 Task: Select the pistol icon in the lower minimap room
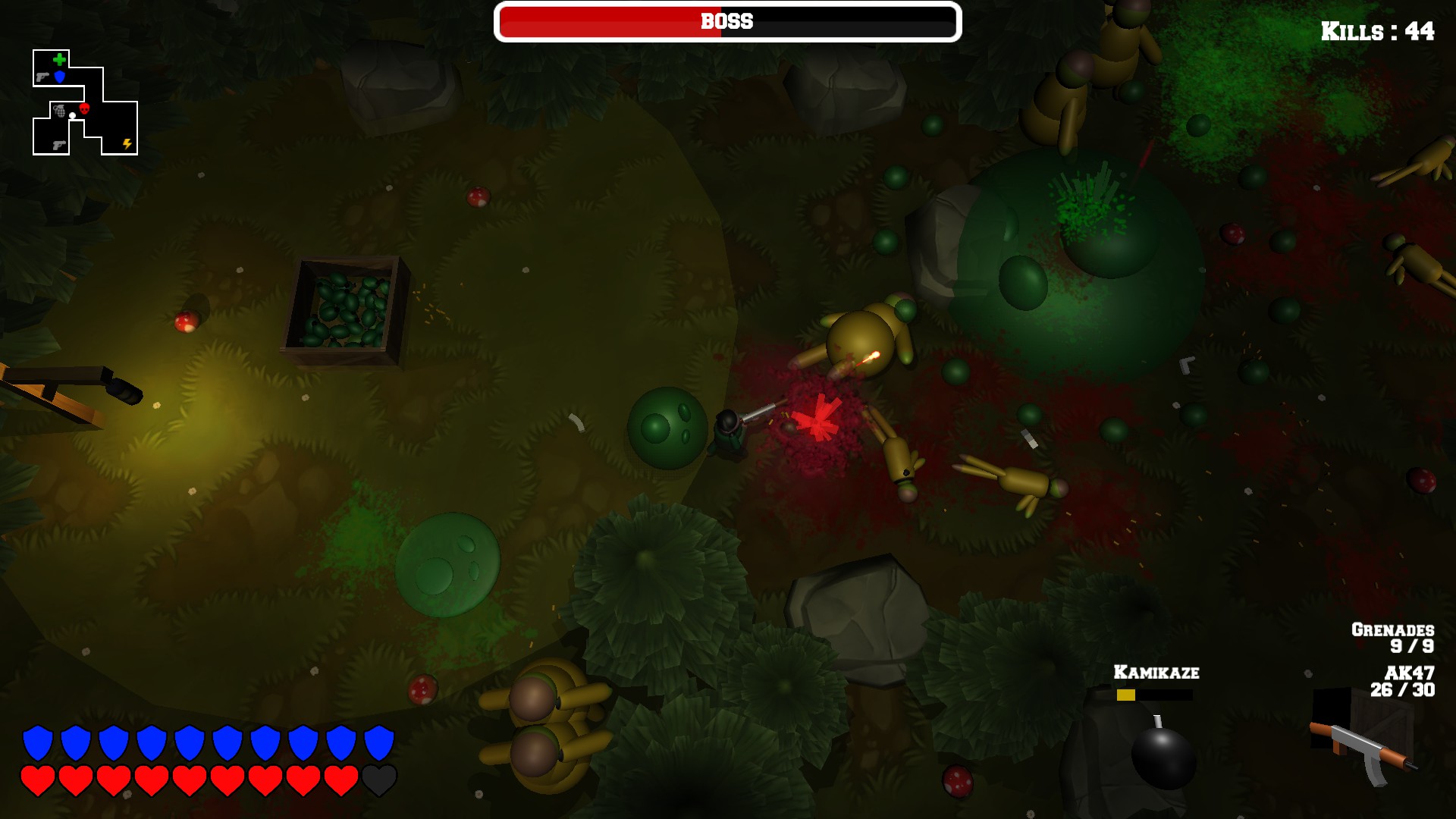60,145
